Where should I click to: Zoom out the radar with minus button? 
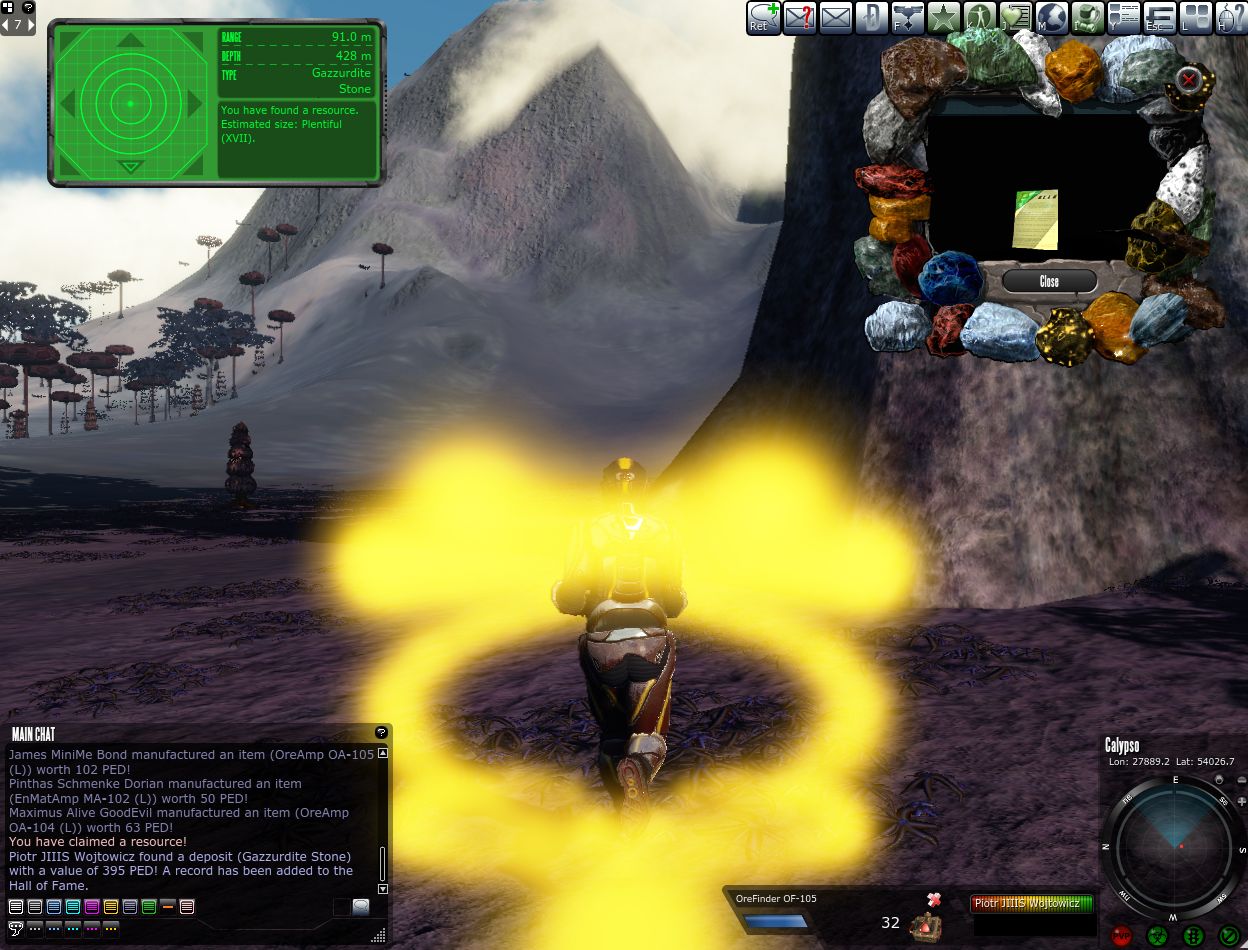coord(1241,780)
